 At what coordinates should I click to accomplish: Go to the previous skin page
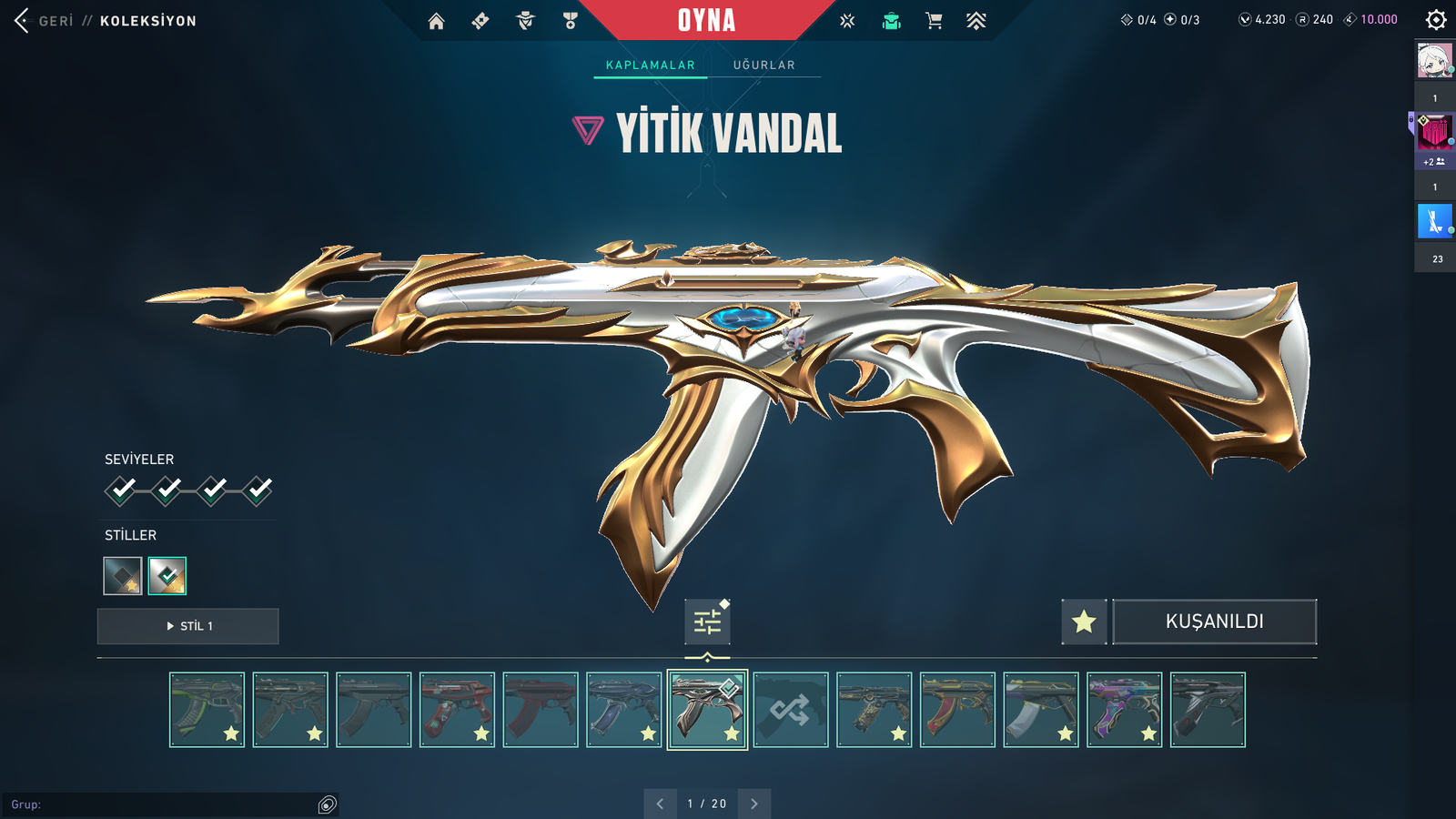tap(660, 804)
